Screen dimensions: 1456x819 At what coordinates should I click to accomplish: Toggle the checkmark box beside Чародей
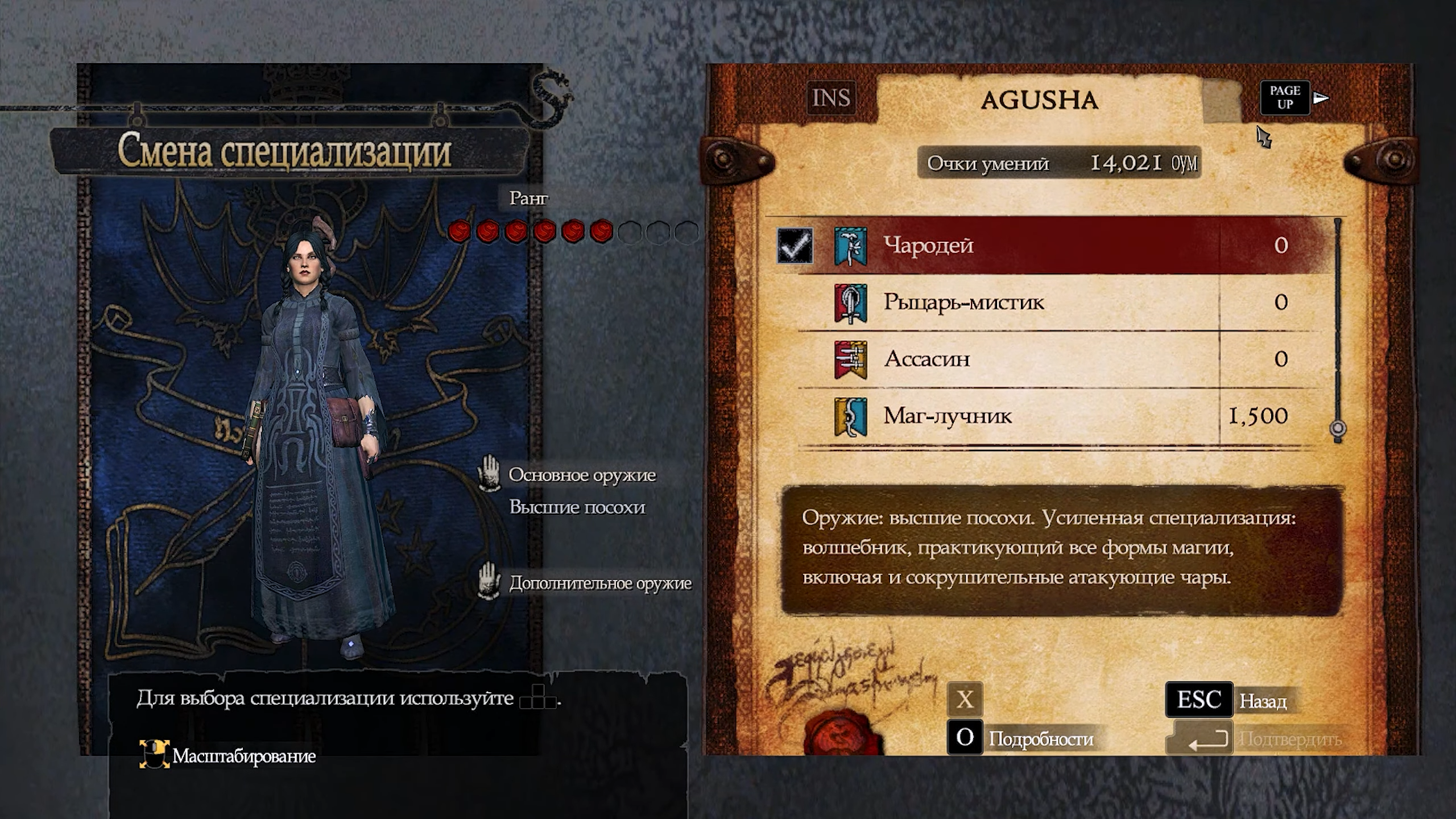(795, 246)
